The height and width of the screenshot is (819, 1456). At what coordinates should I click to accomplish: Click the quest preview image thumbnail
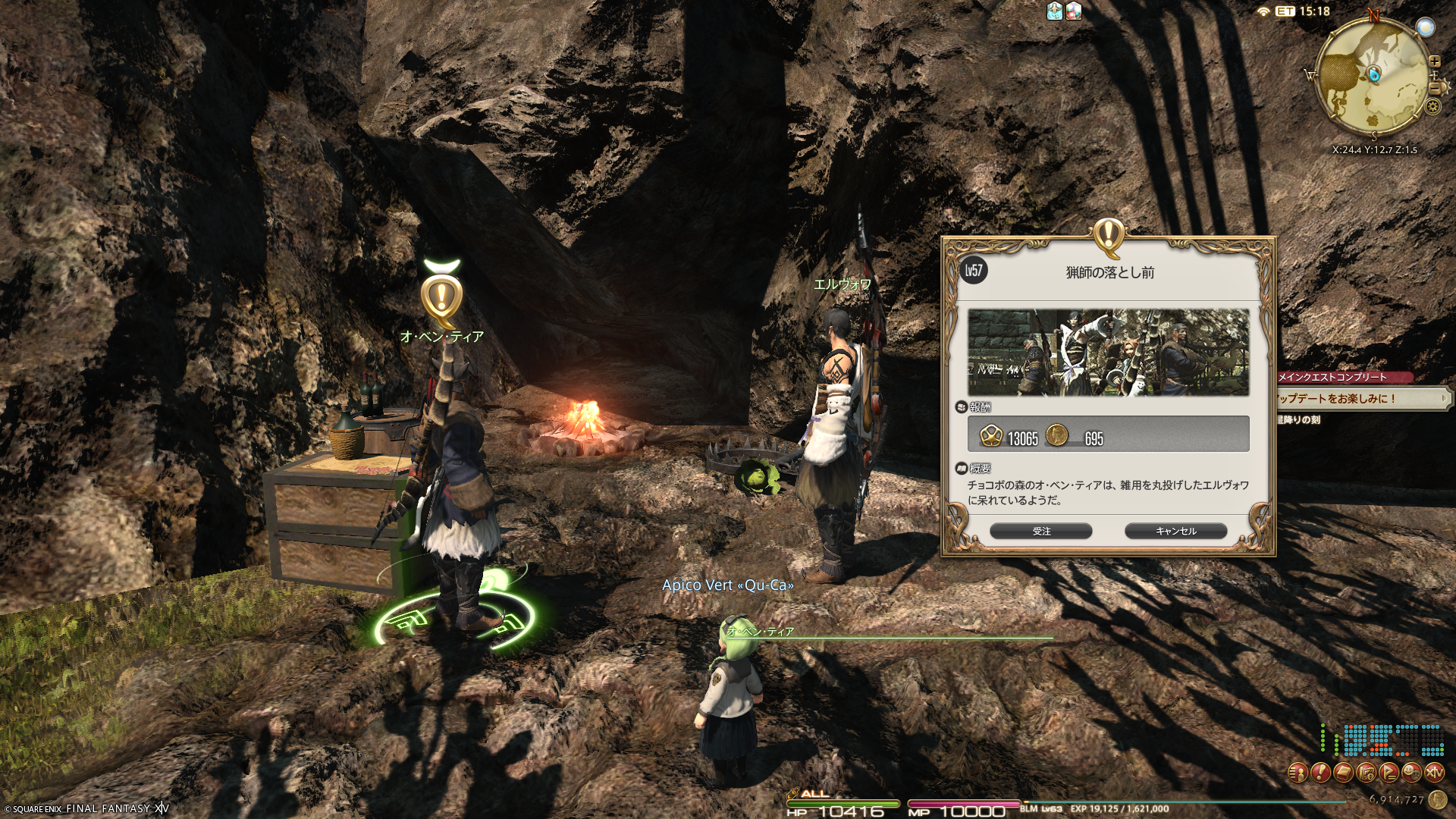point(1108,352)
